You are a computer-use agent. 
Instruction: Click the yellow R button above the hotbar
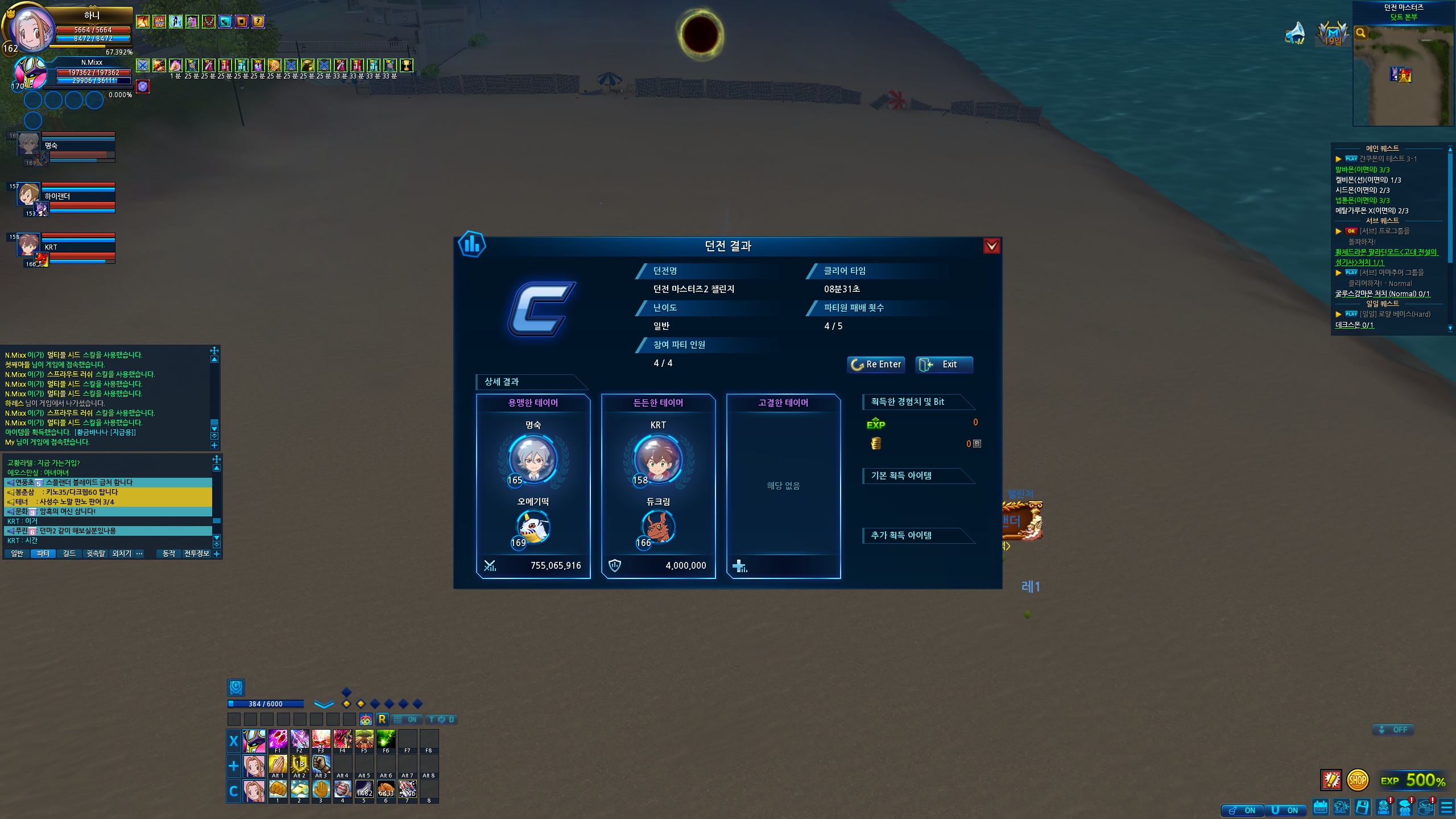(382, 719)
